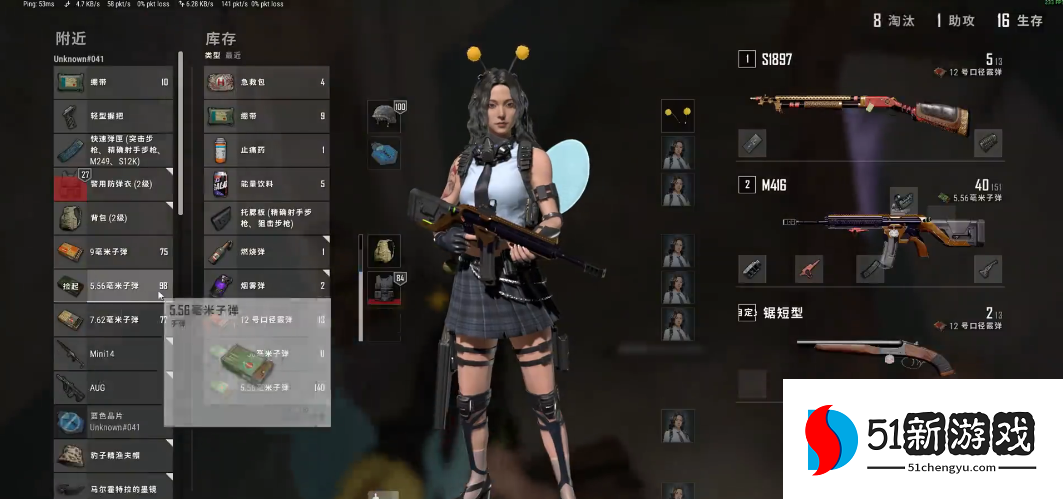Select the equipped body armor vest slot
The image size is (1063, 499).
[384, 287]
